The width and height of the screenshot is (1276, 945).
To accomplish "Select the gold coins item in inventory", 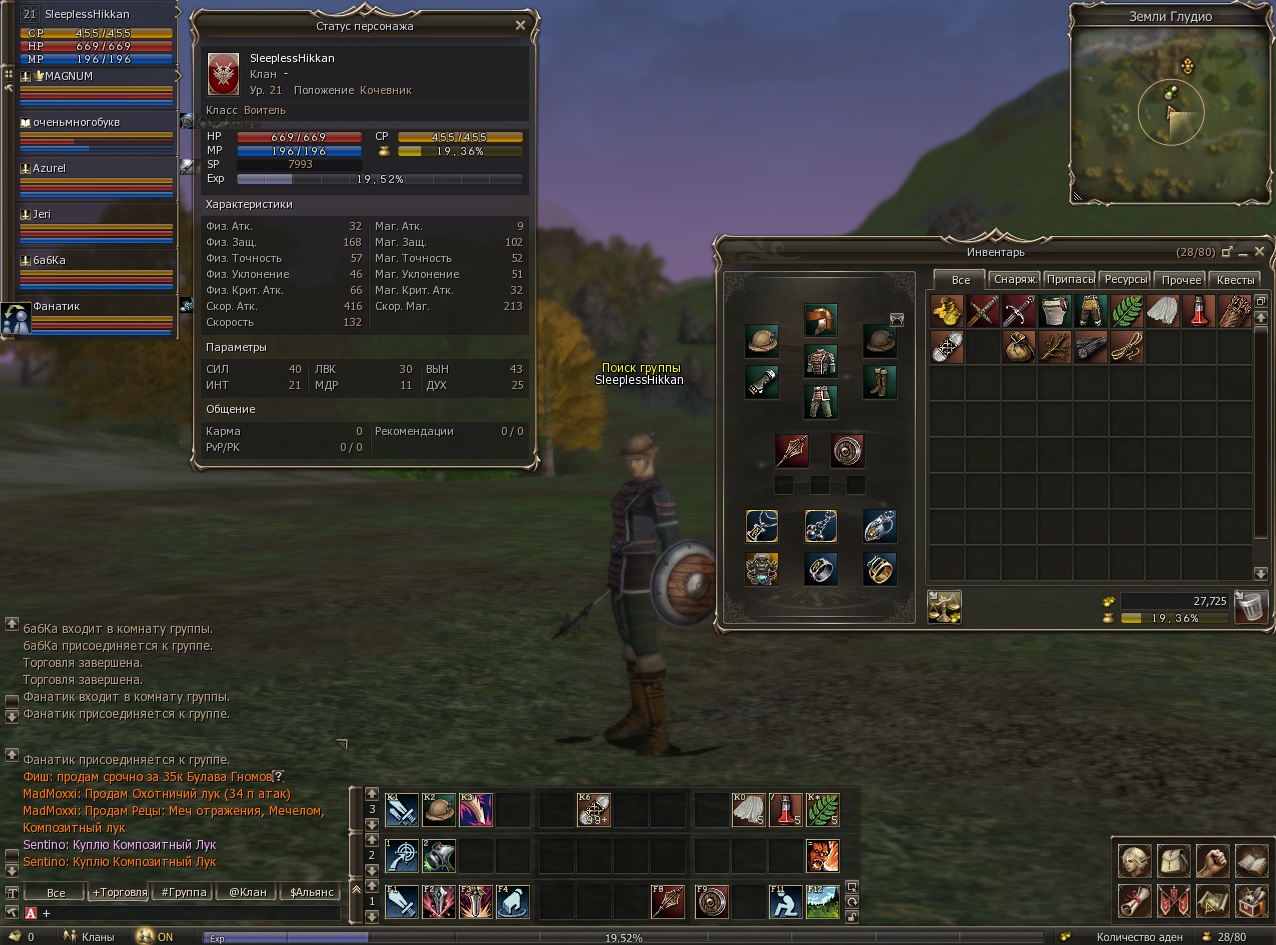I will tap(946, 311).
